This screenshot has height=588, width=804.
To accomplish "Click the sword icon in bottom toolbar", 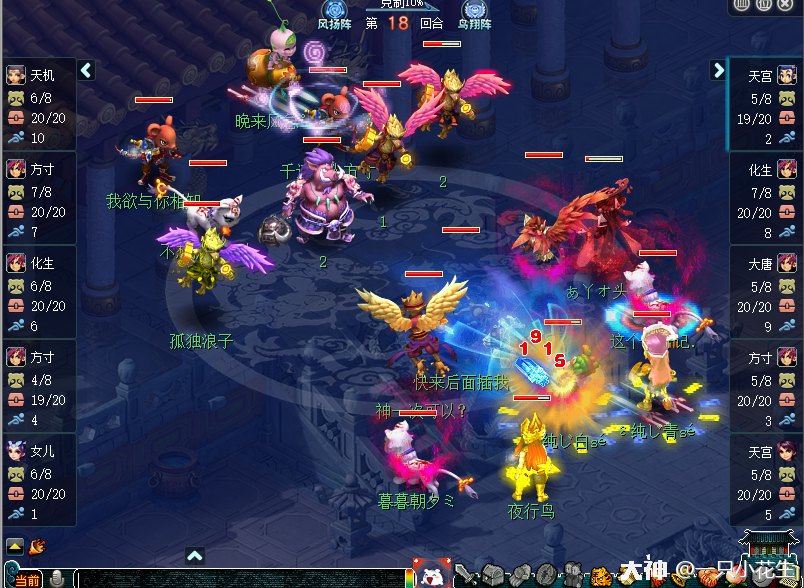I will [x=467, y=575].
